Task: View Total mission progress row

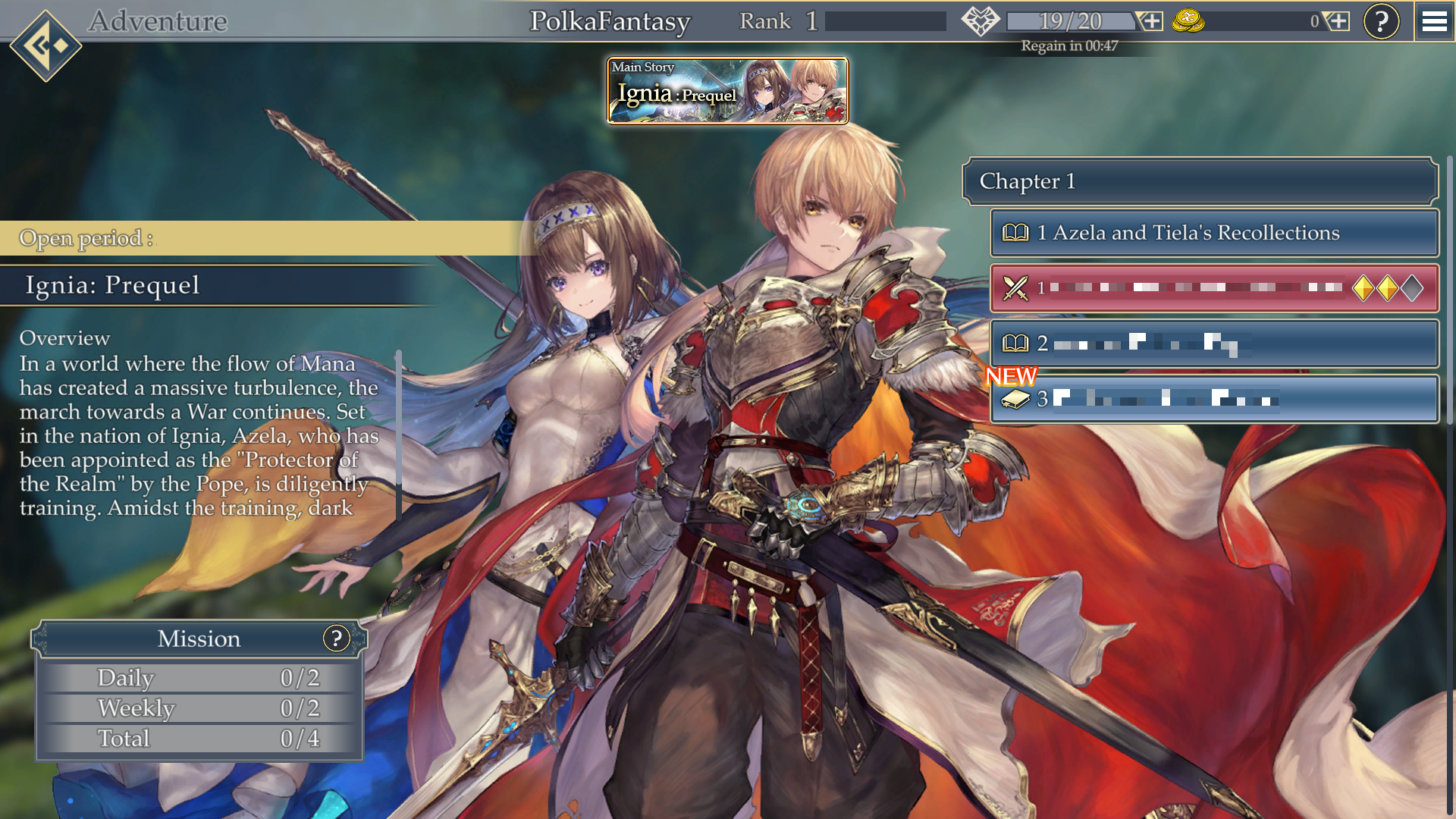Action: [200, 739]
